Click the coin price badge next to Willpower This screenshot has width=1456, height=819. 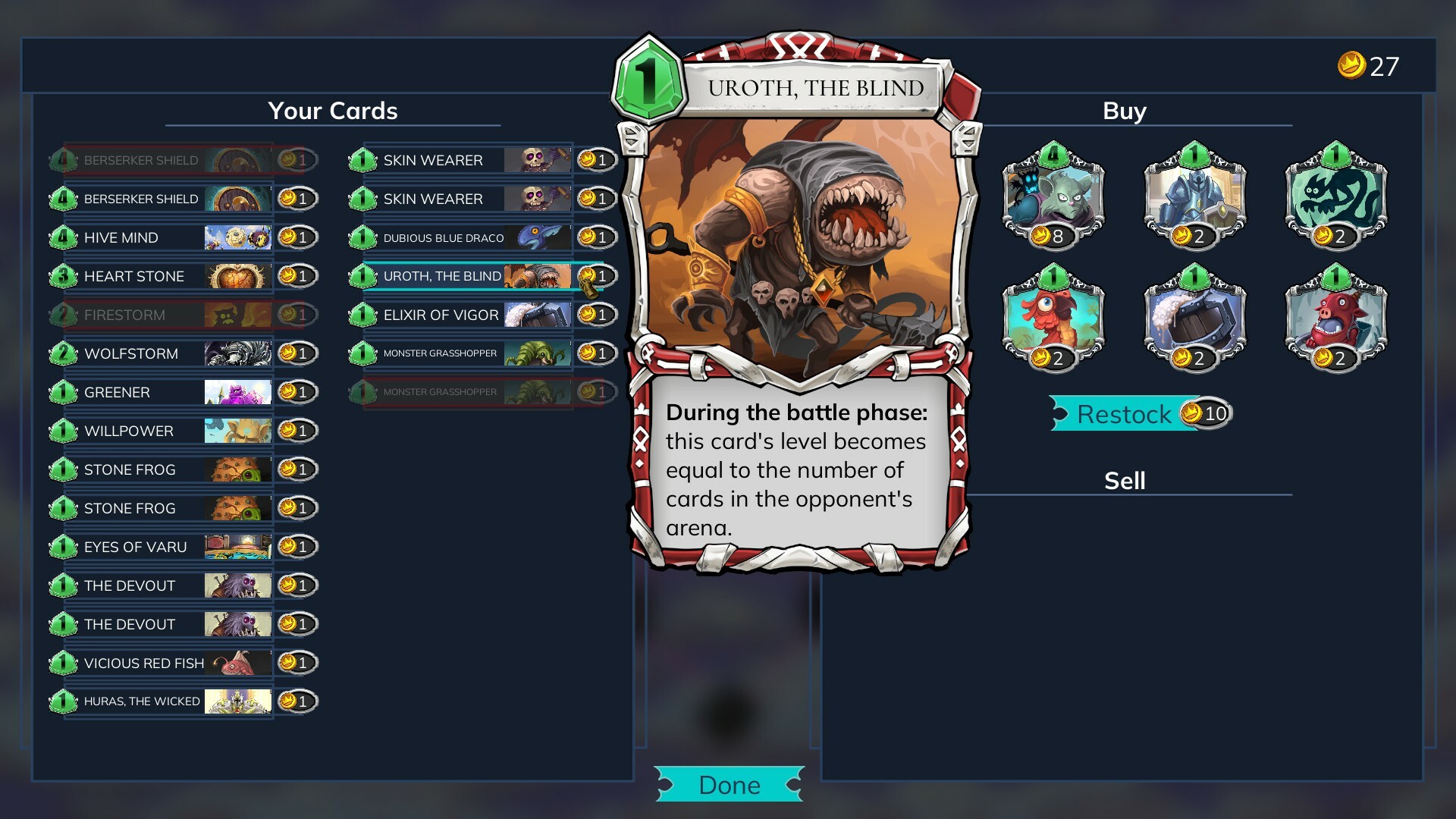[x=297, y=430]
